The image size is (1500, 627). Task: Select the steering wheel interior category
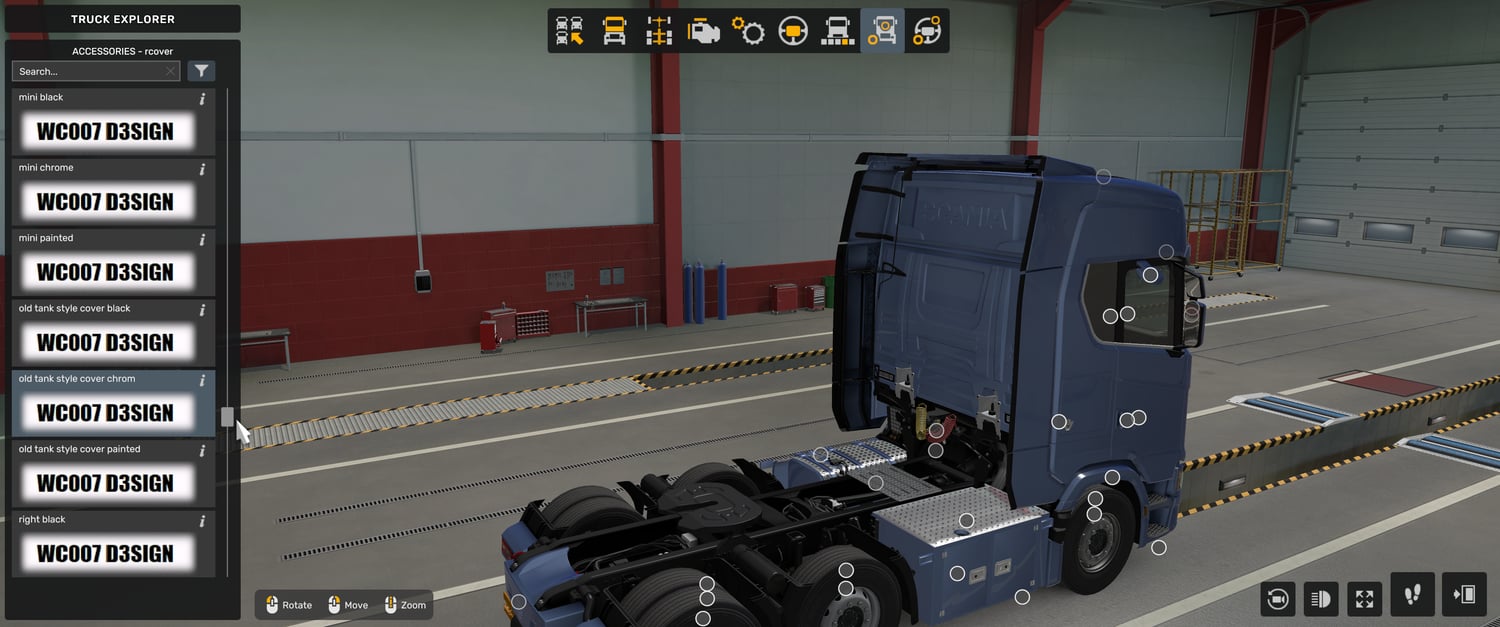coord(793,31)
